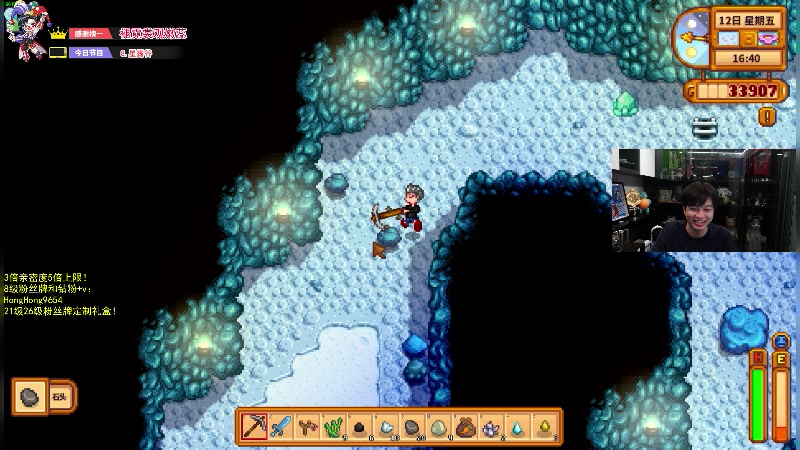Select the yellow teardrop gem slot

pyautogui.click(x=545, y=427)
